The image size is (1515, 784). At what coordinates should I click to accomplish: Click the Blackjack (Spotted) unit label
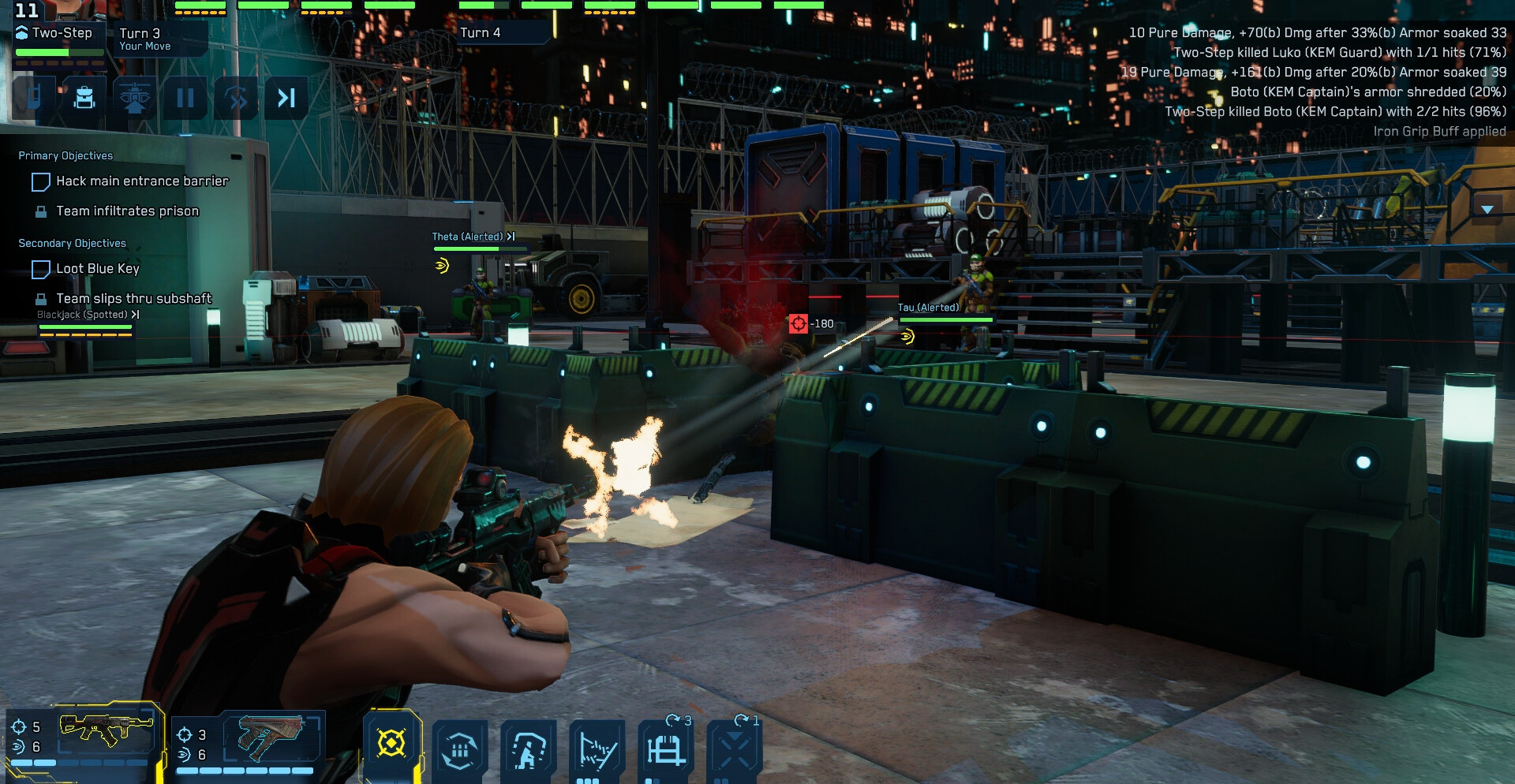82,315
